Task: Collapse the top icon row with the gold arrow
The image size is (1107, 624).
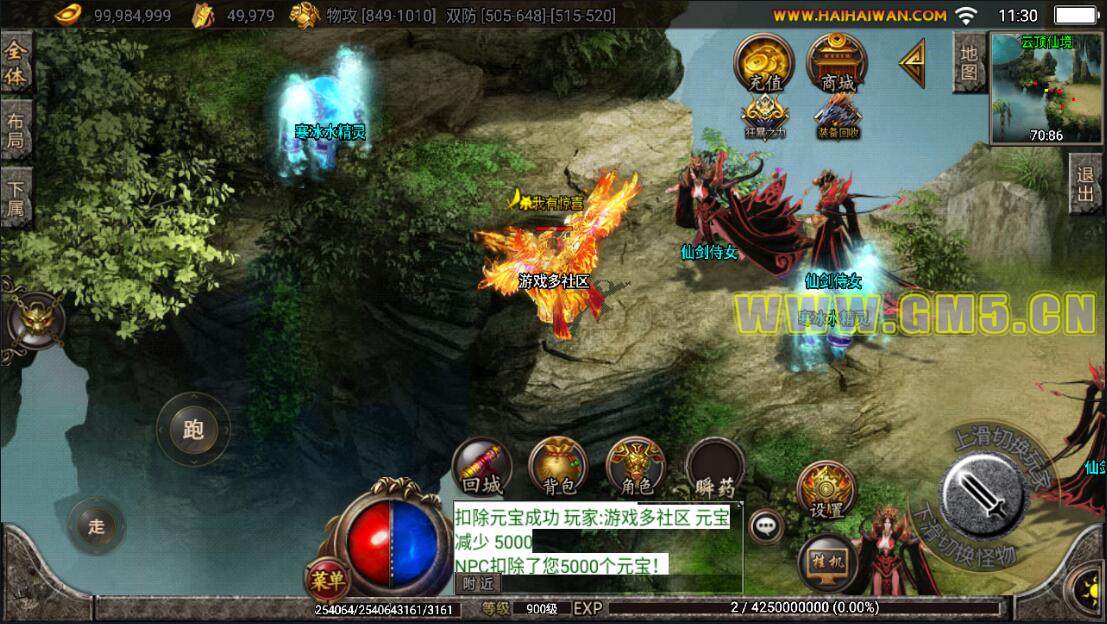Action: click(913, 64)
